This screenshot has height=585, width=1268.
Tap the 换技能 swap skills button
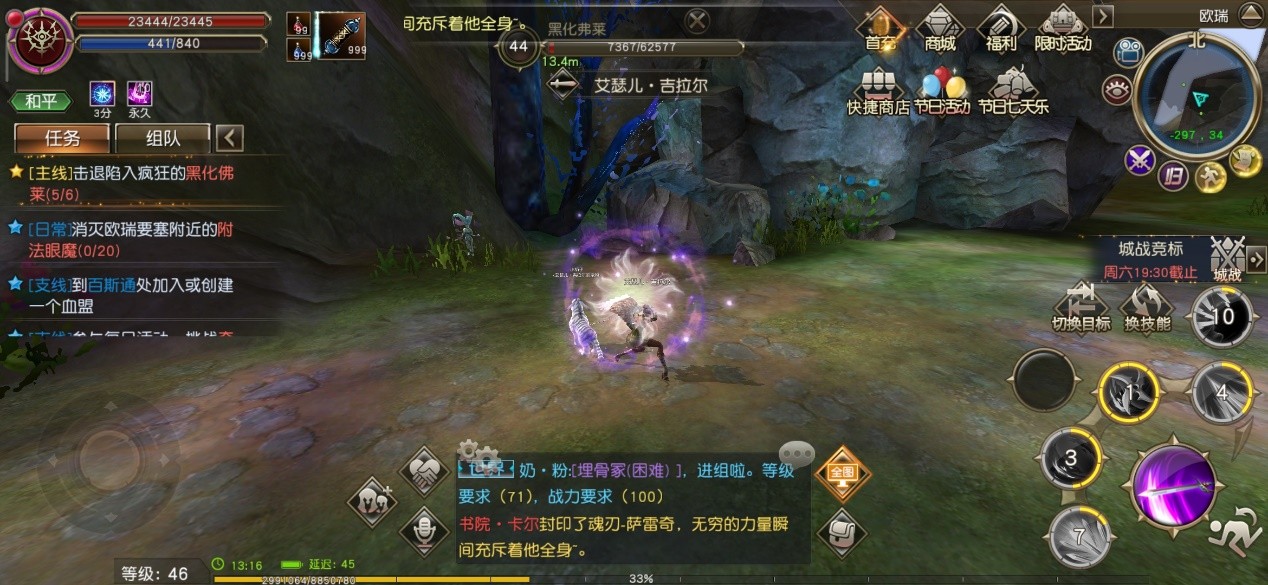coord(1146,307)
